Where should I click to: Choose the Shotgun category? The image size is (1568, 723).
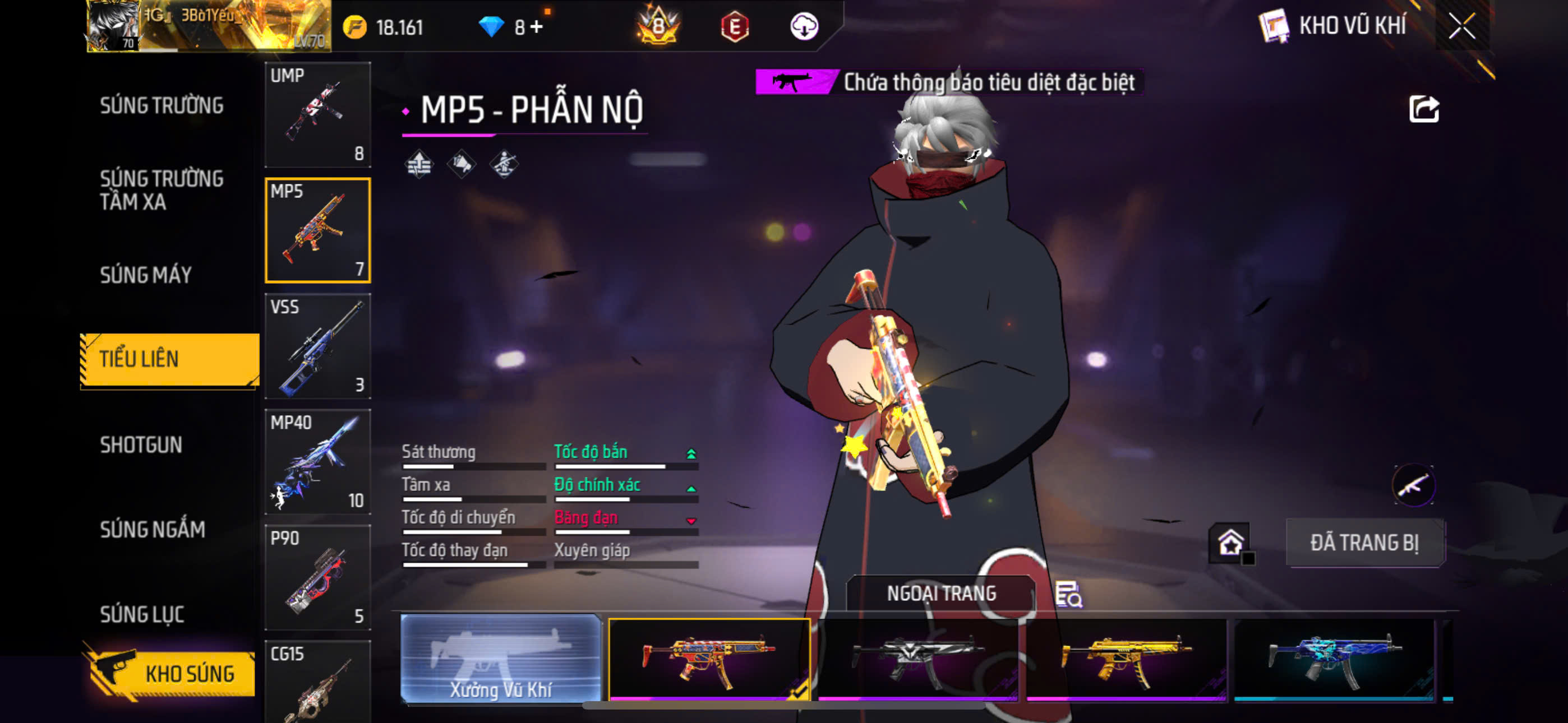(141, 445)
